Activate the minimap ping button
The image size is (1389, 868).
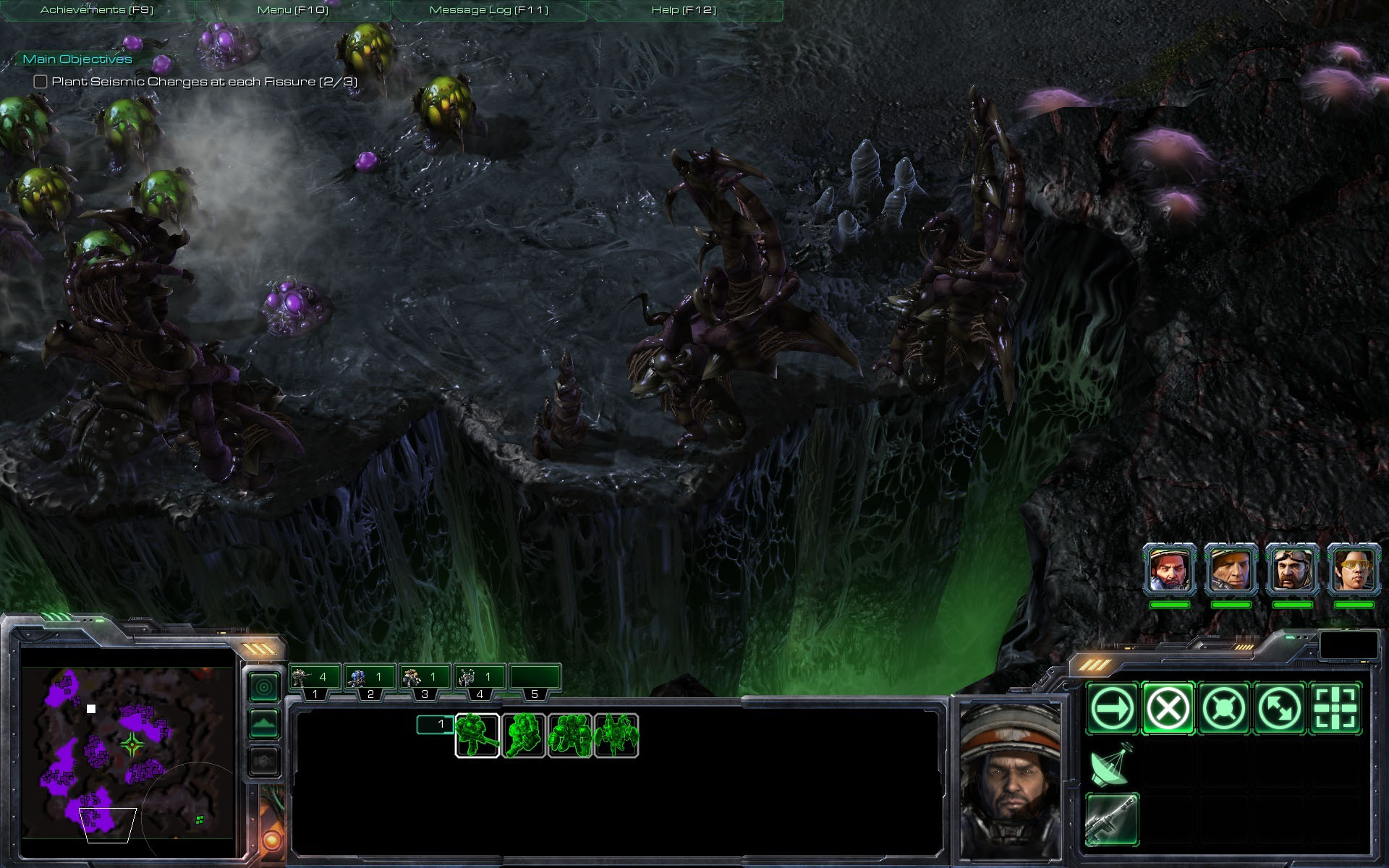point(263,686)
